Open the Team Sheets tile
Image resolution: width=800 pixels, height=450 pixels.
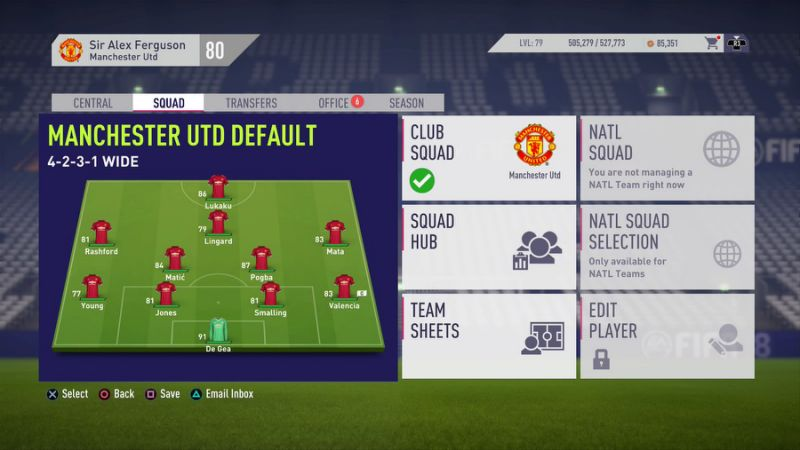(x=489, y=335)
